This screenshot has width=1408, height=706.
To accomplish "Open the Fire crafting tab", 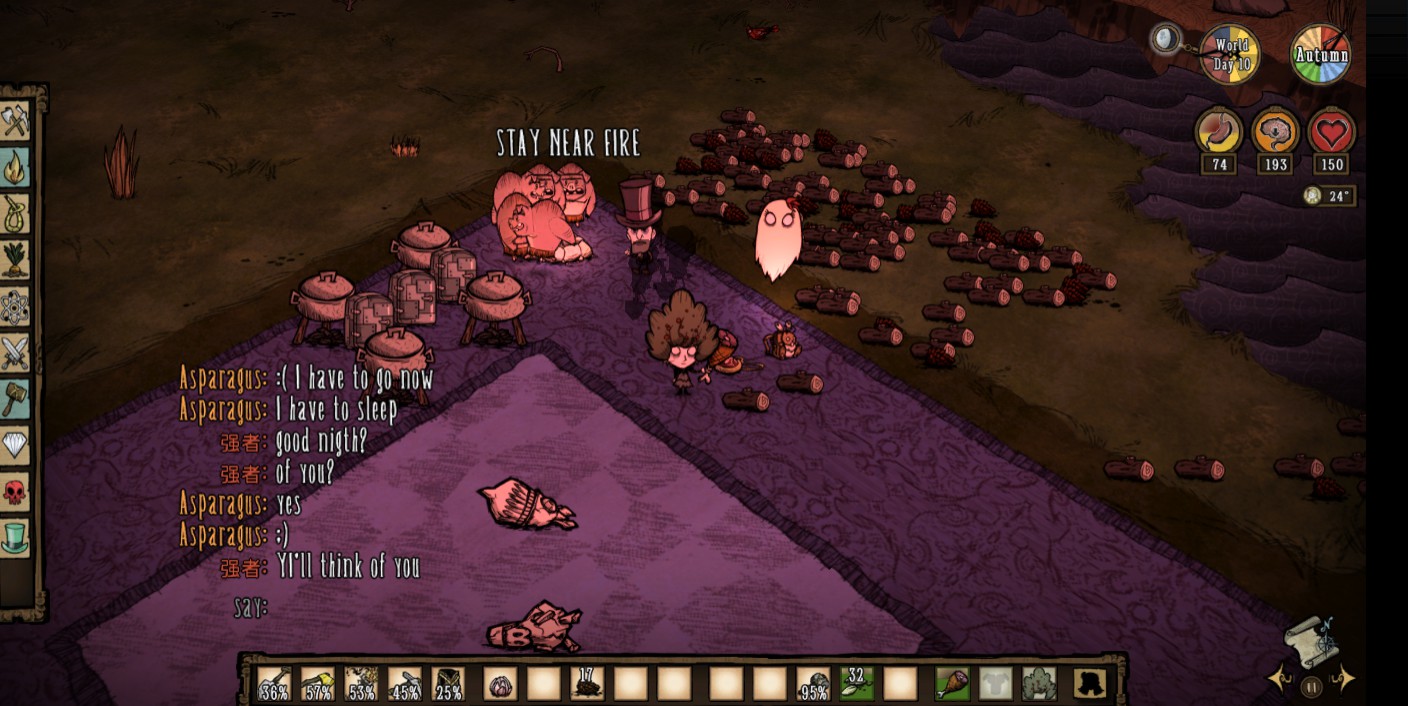I will tap(15, 167).
